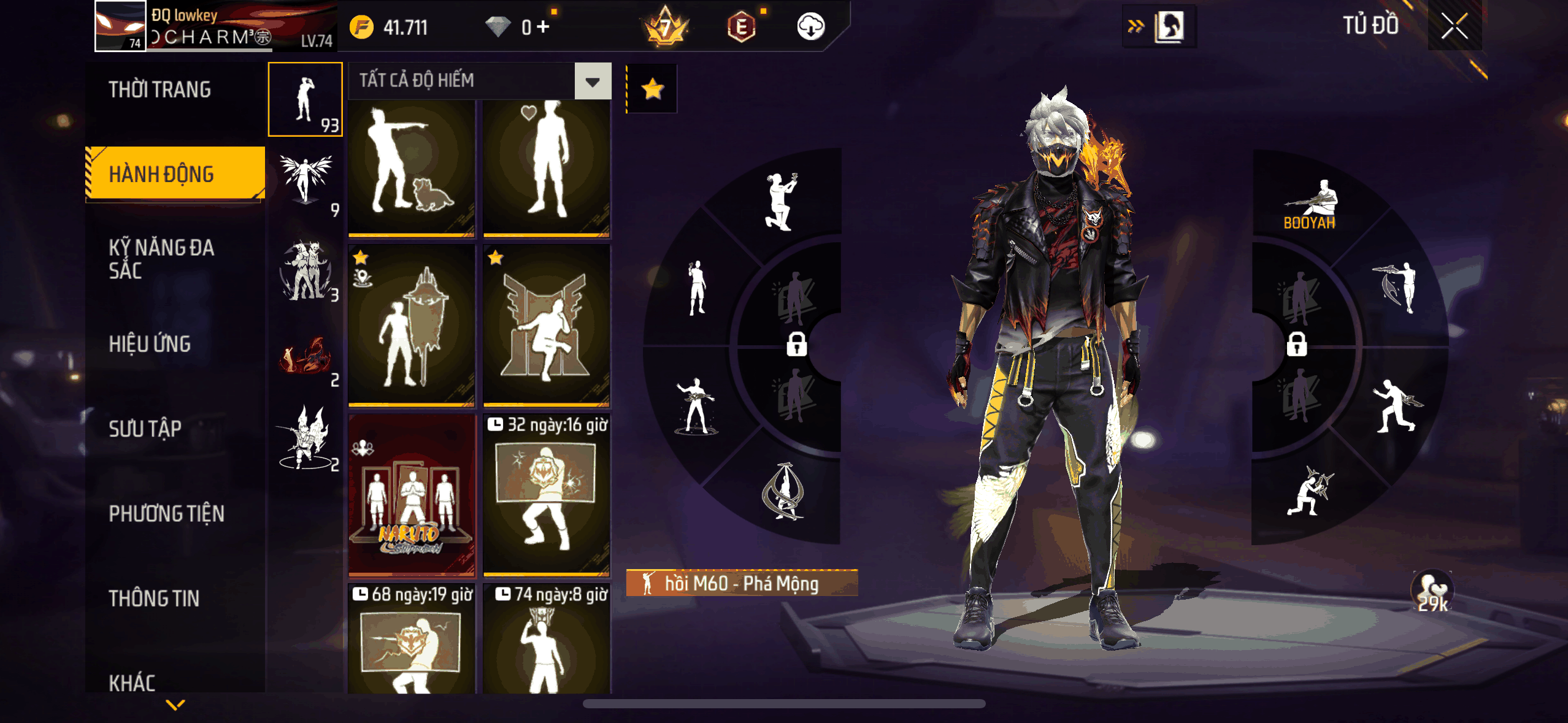Viewport: 1568px width, 723px height.
Task: Go to the Sưu Tập section
Action: pos(145,429)
